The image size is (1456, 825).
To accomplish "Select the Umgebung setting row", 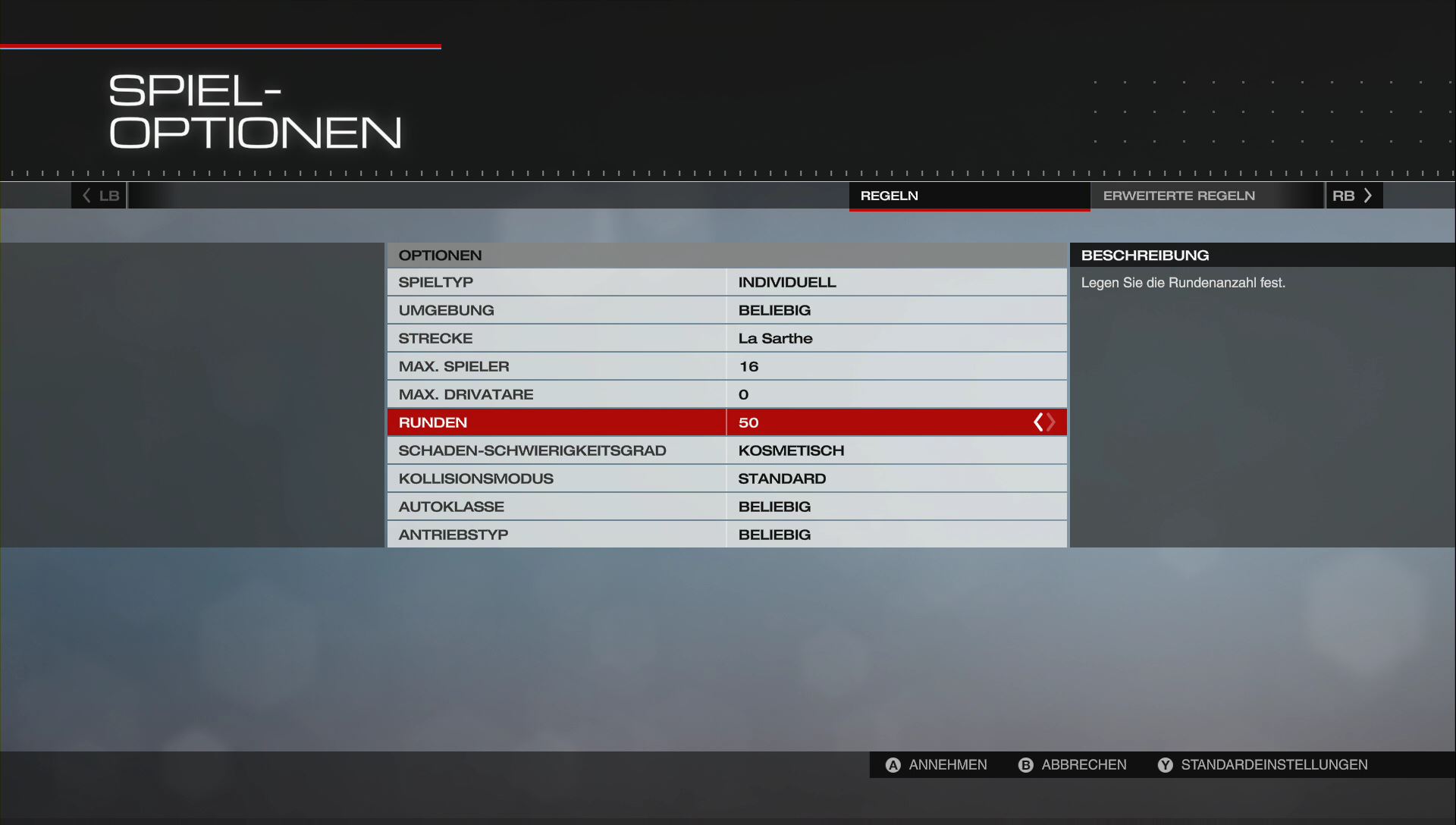I will coord(726,310).
